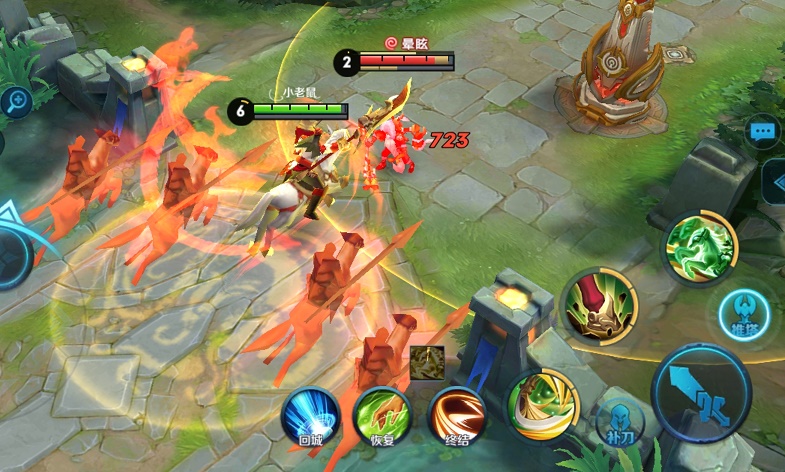The image size is (785, 472).
Task: Cast the 终结 execute summoner spell
Action: click(457, 416)
